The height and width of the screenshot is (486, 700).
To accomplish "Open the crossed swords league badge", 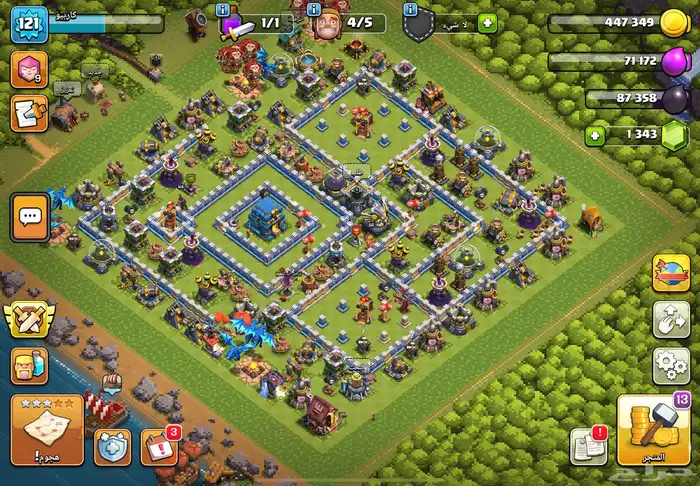I will tap(27, 319).
